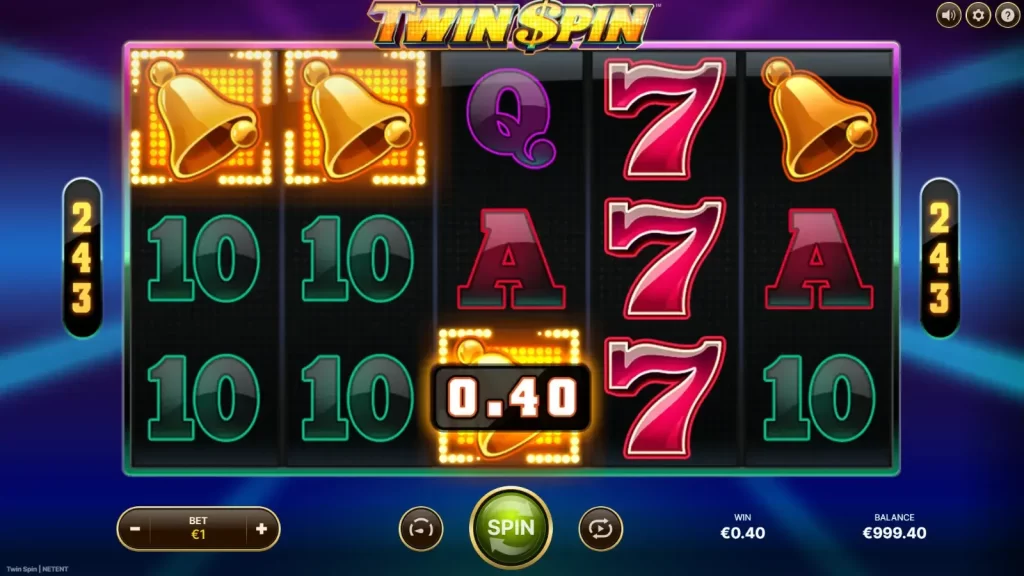The width and height of the screenshot is (1024, 576).
Task: Show the help question mark page
Action: click(1006, 15)
